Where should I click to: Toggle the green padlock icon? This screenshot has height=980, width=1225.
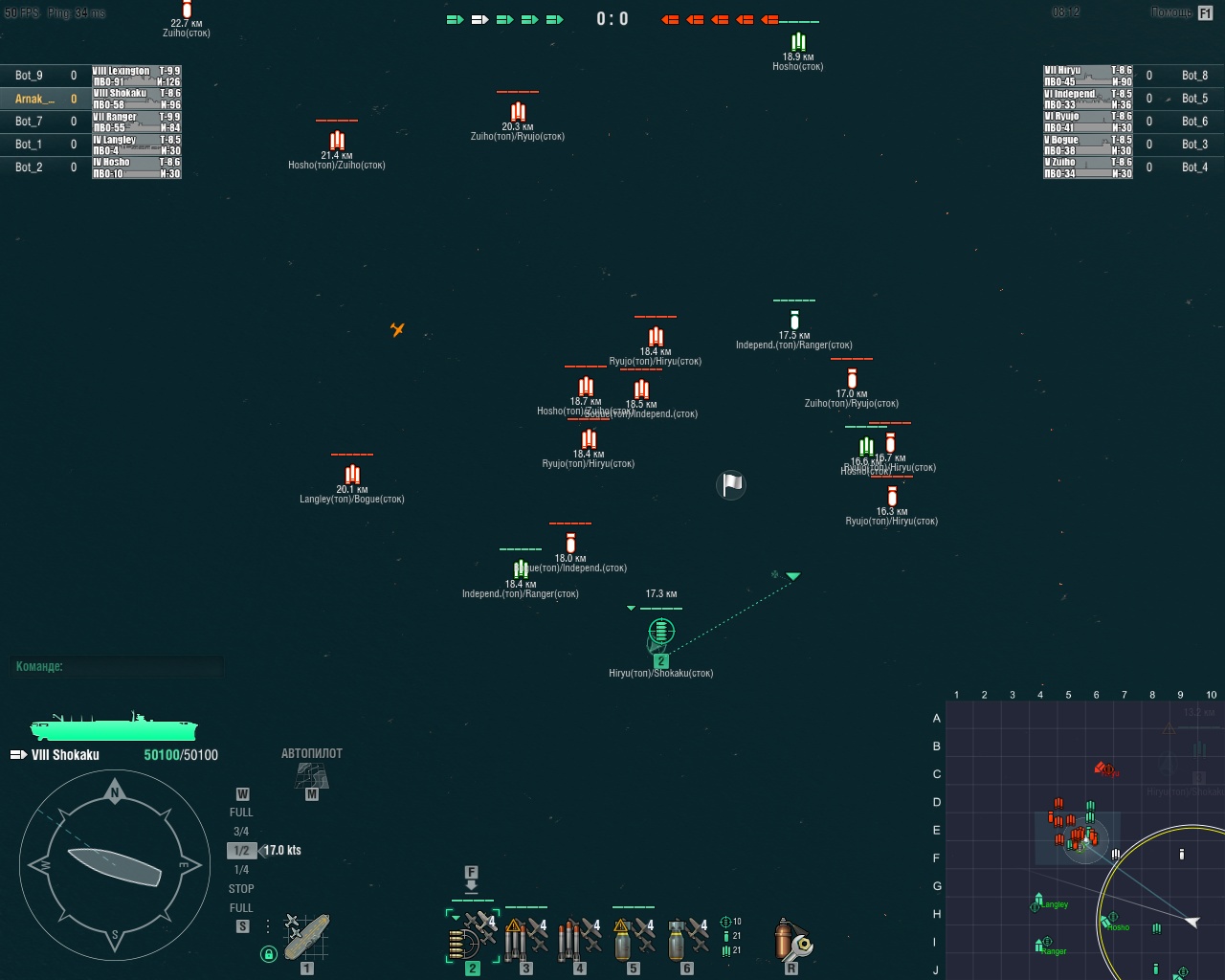click(269, 953)
